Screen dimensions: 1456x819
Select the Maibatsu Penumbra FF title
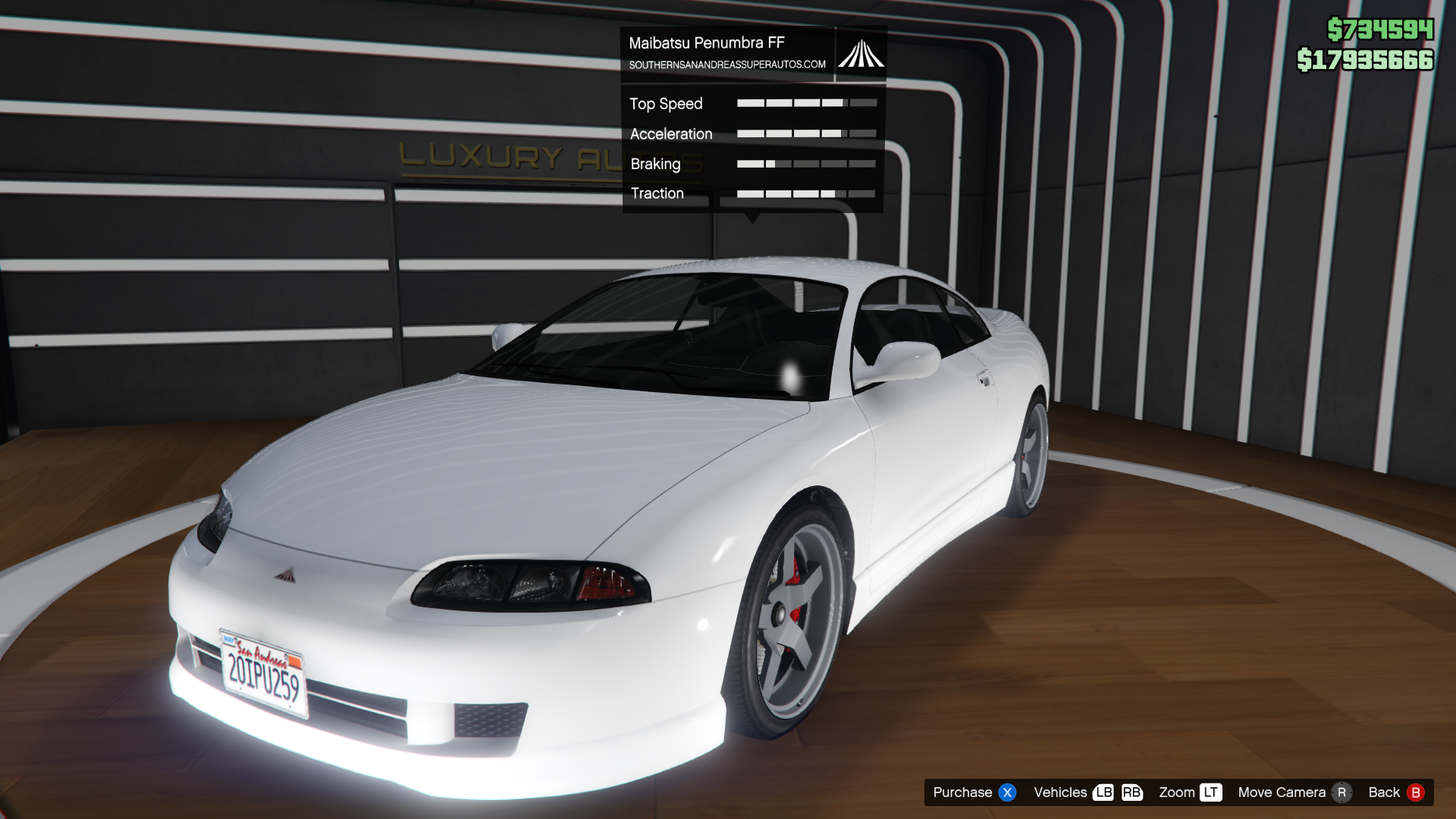click(706, 43)
